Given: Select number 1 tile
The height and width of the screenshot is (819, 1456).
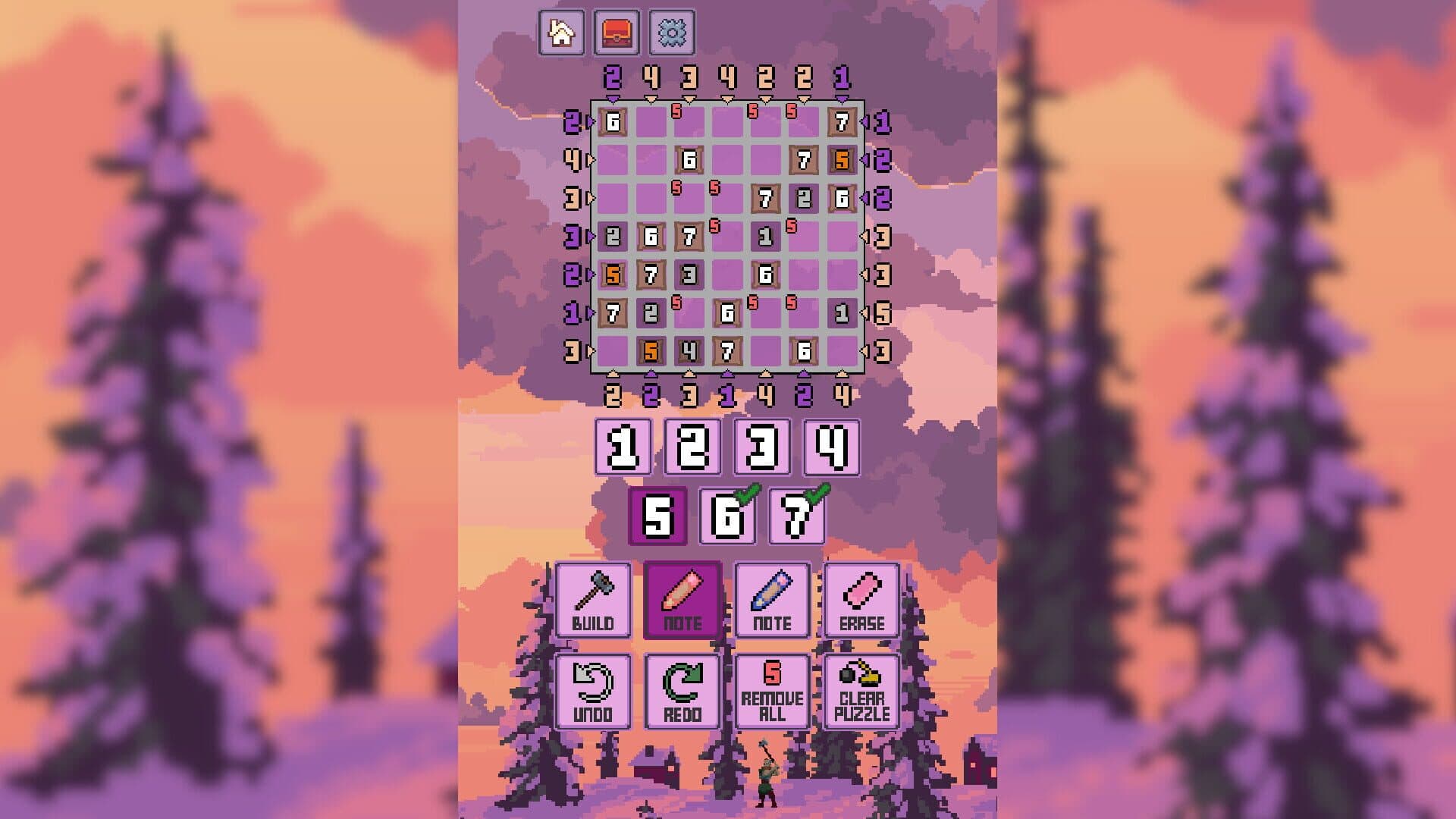Looking at the screenshot, I should click(x=623, y=447).
